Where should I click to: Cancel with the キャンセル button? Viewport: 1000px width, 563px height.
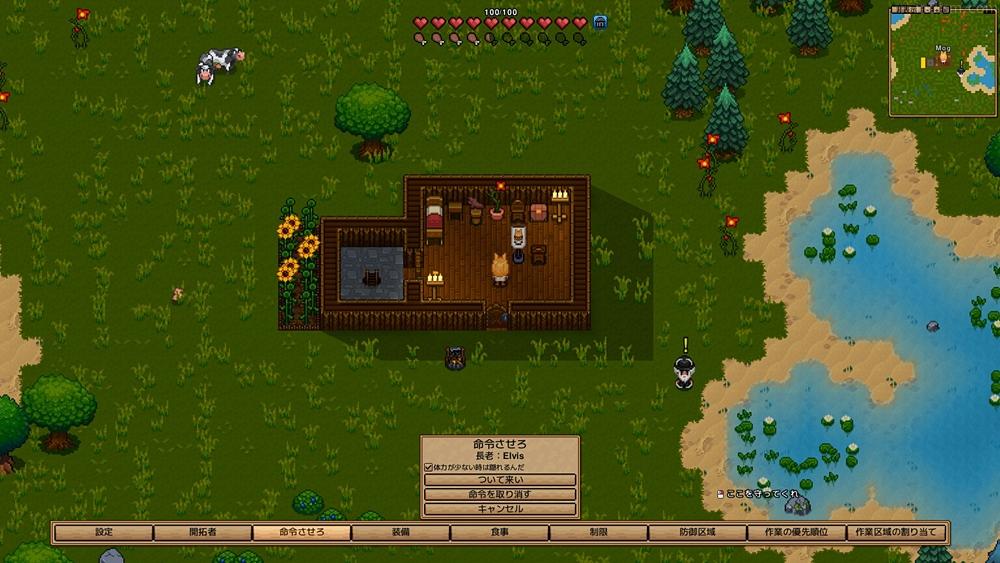tap(500, 509)
